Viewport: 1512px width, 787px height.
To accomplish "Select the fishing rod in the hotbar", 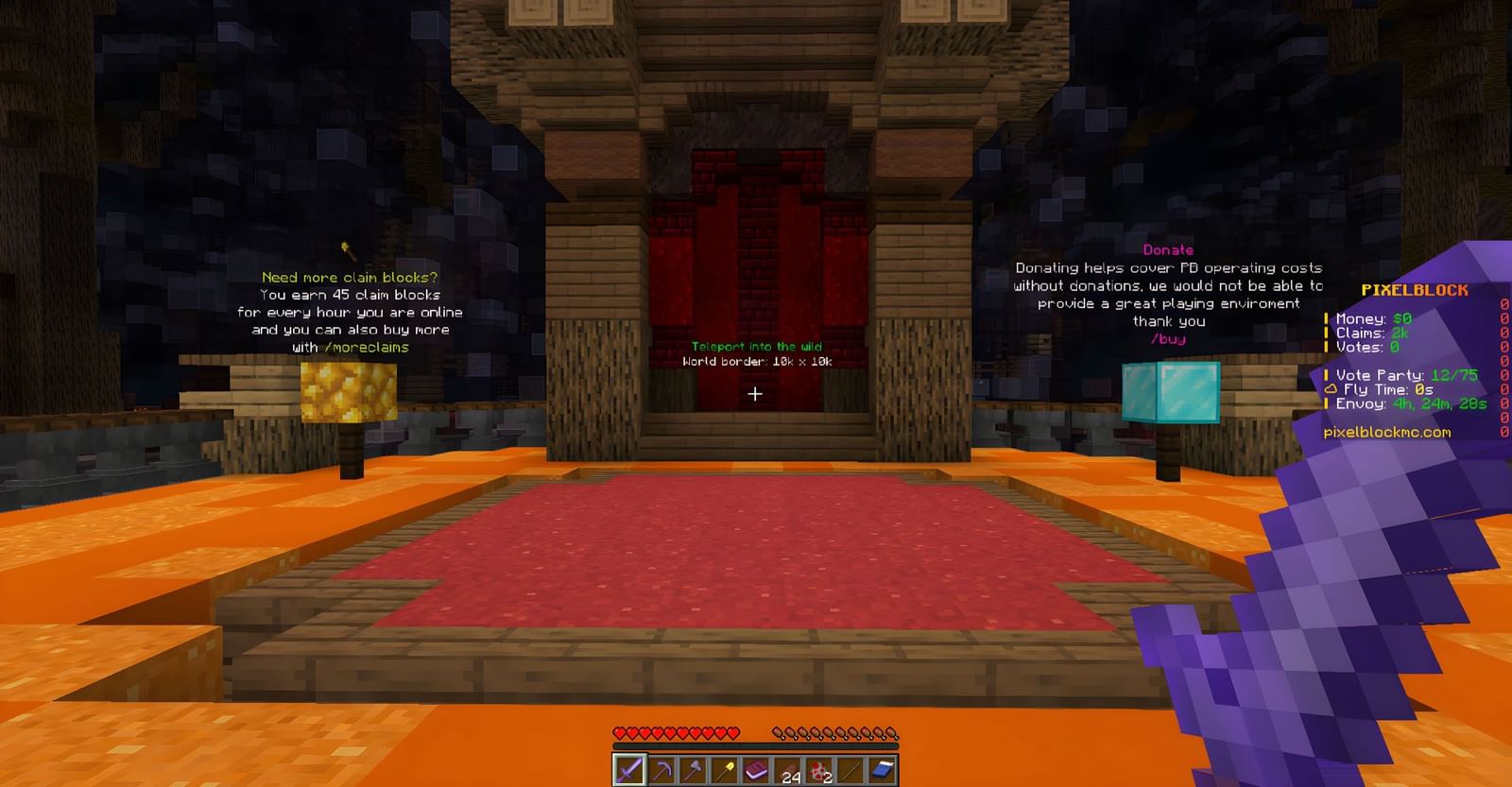I will click(851, 769).
